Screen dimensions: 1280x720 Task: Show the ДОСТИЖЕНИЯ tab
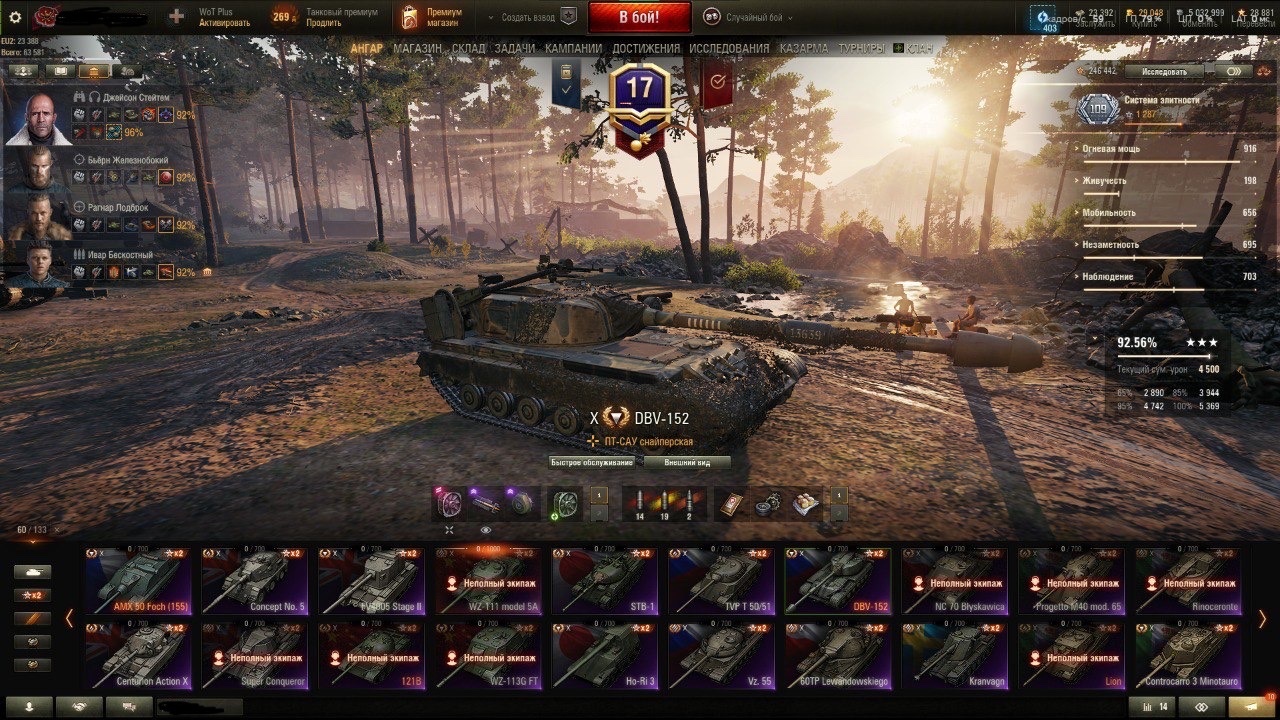646,48
